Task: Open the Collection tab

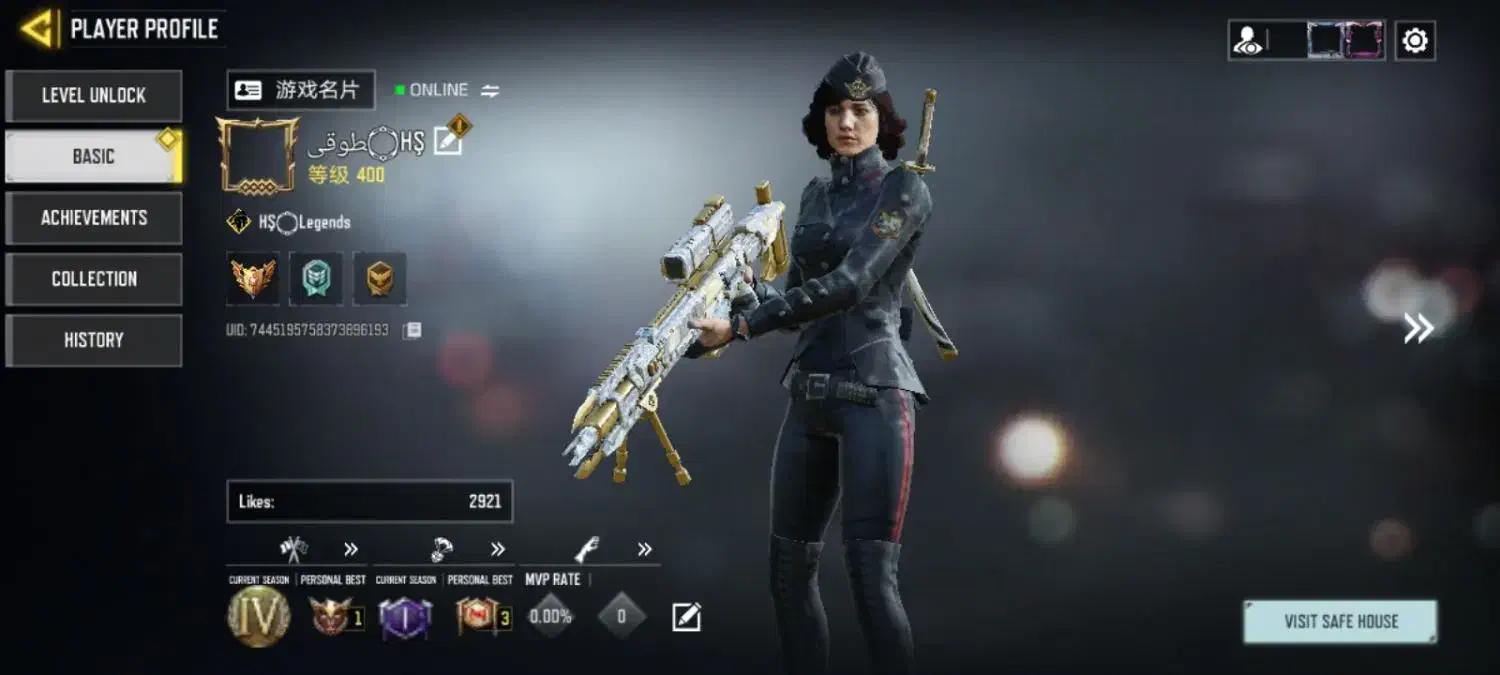Action: [93, 279]
